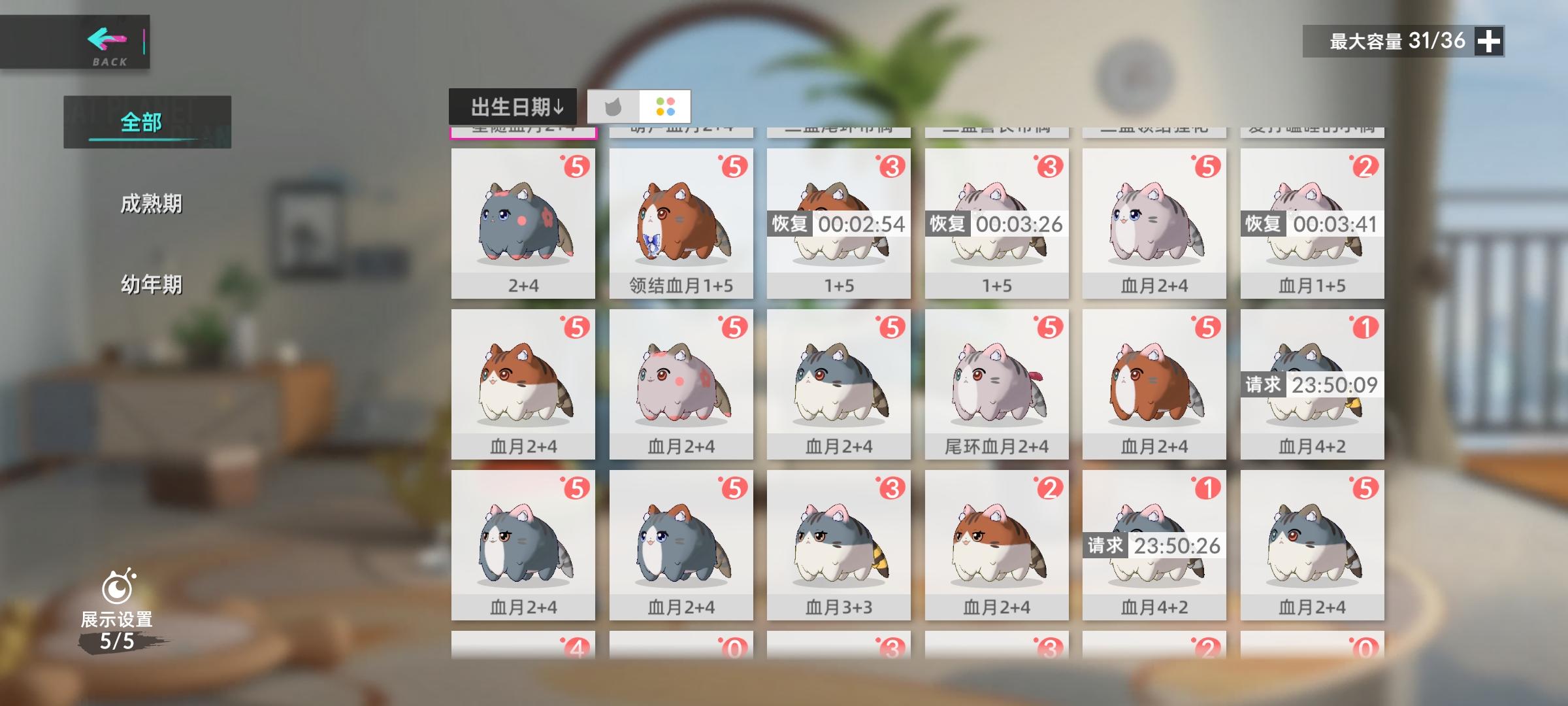Tap the pink back arrow icon
Image resolution: width=1568 pixels, height=706 pixels.
pos(108,41)
